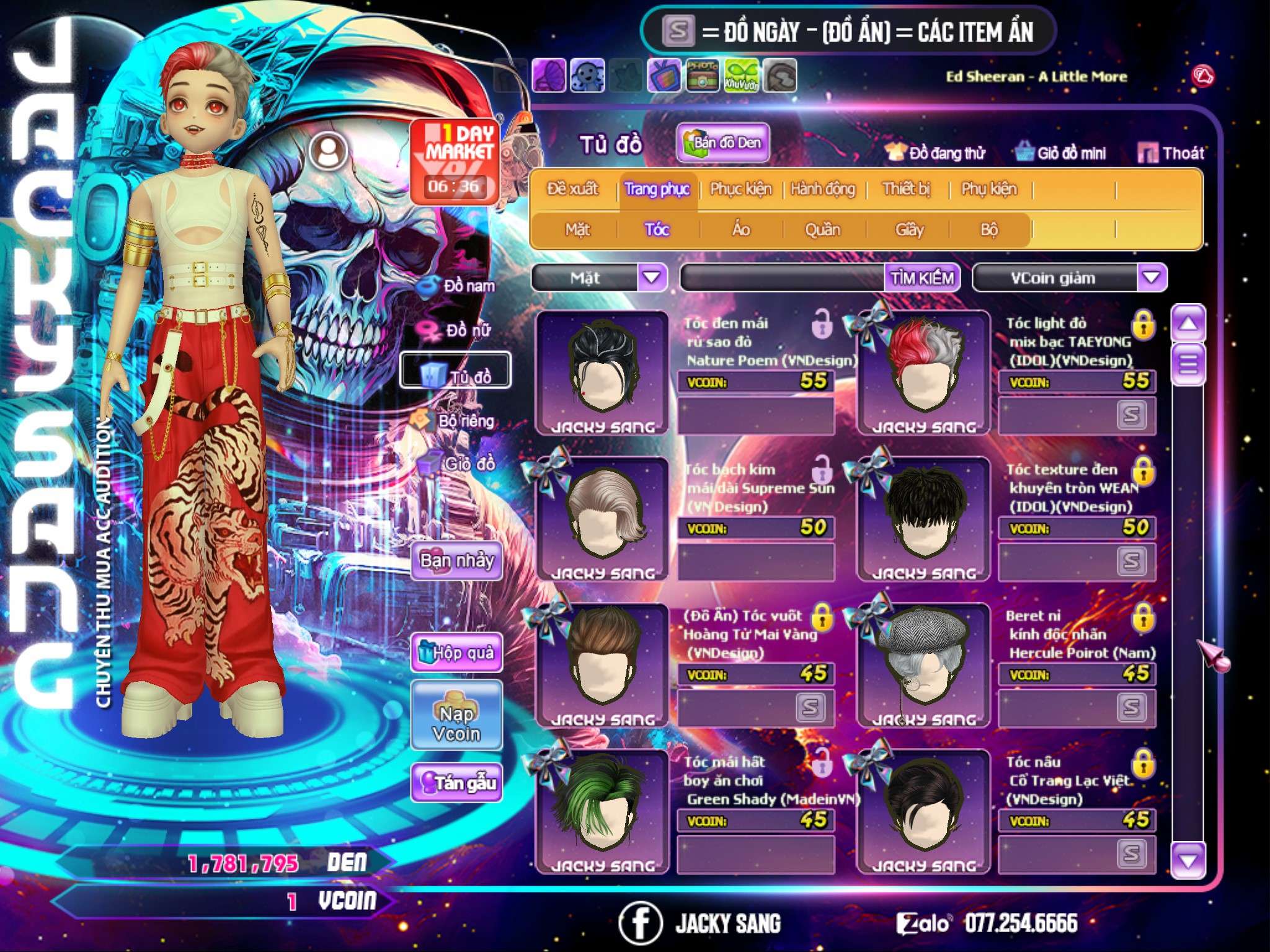Image resolution: width=1270 pixels, height=952 pixels.
Task: Click the Bán đồ Den button
Action: pos(722,143)
